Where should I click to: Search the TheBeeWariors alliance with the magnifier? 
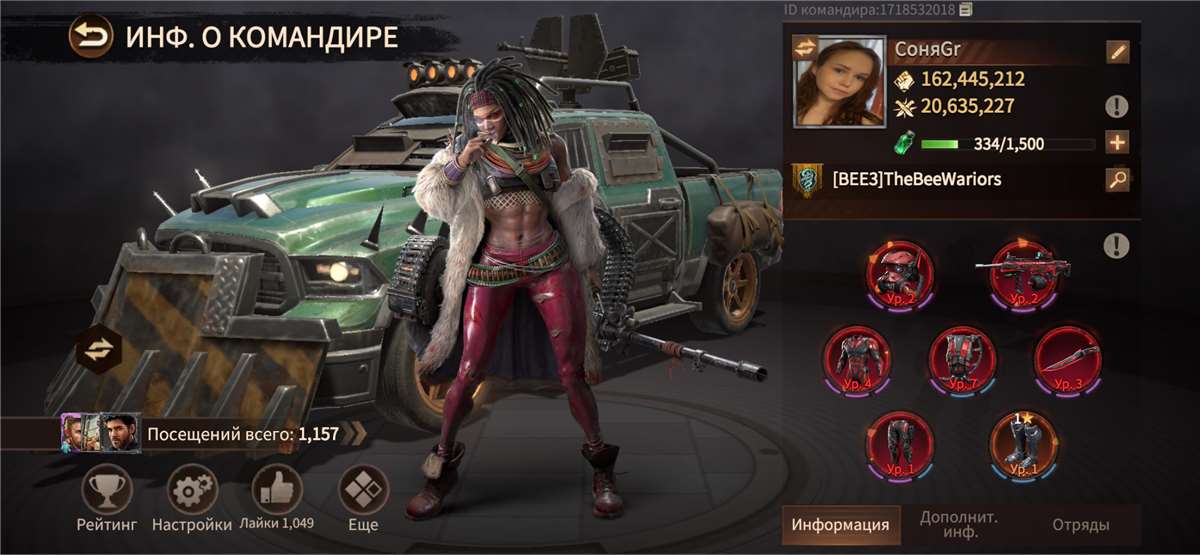click(x=1117, y=180)
